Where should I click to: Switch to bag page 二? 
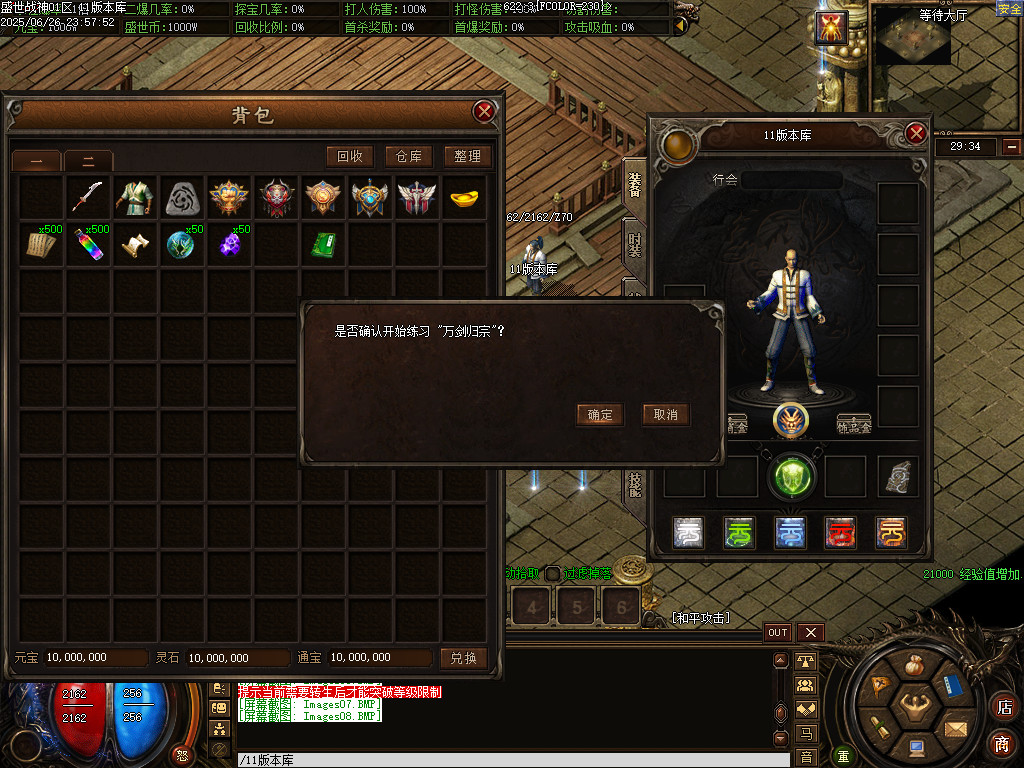point(88,160)
